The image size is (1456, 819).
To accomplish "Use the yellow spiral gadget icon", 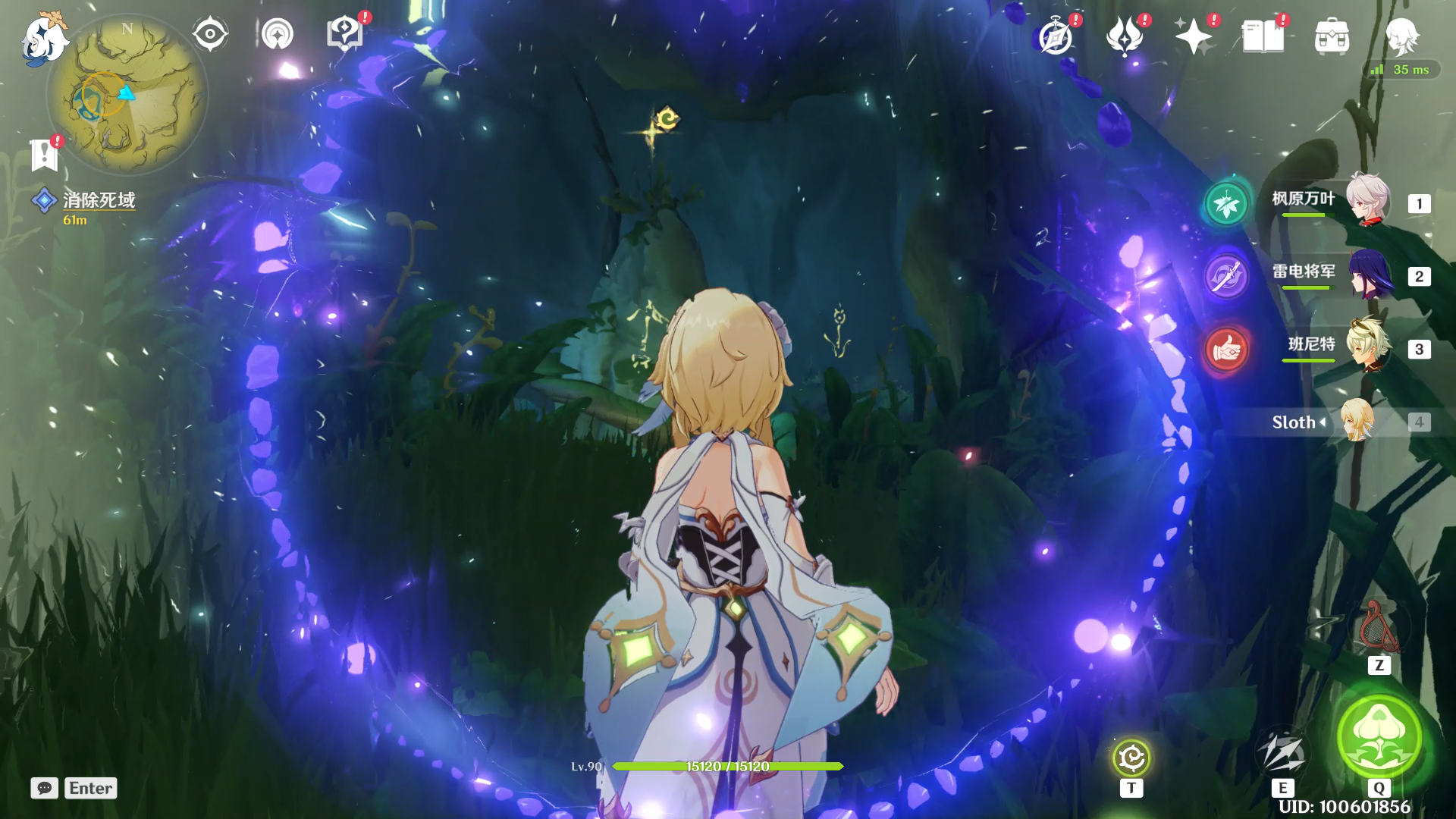I will pos(1131,758).
